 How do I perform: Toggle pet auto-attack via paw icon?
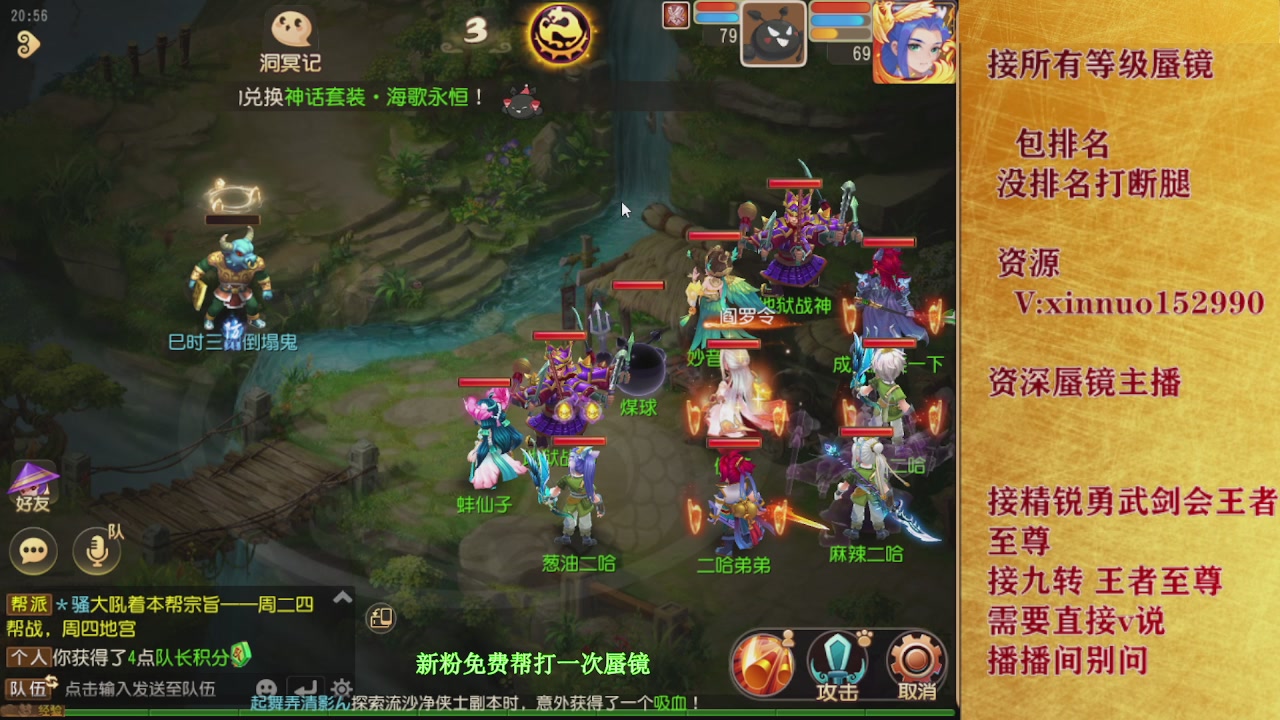coord(863,637)
